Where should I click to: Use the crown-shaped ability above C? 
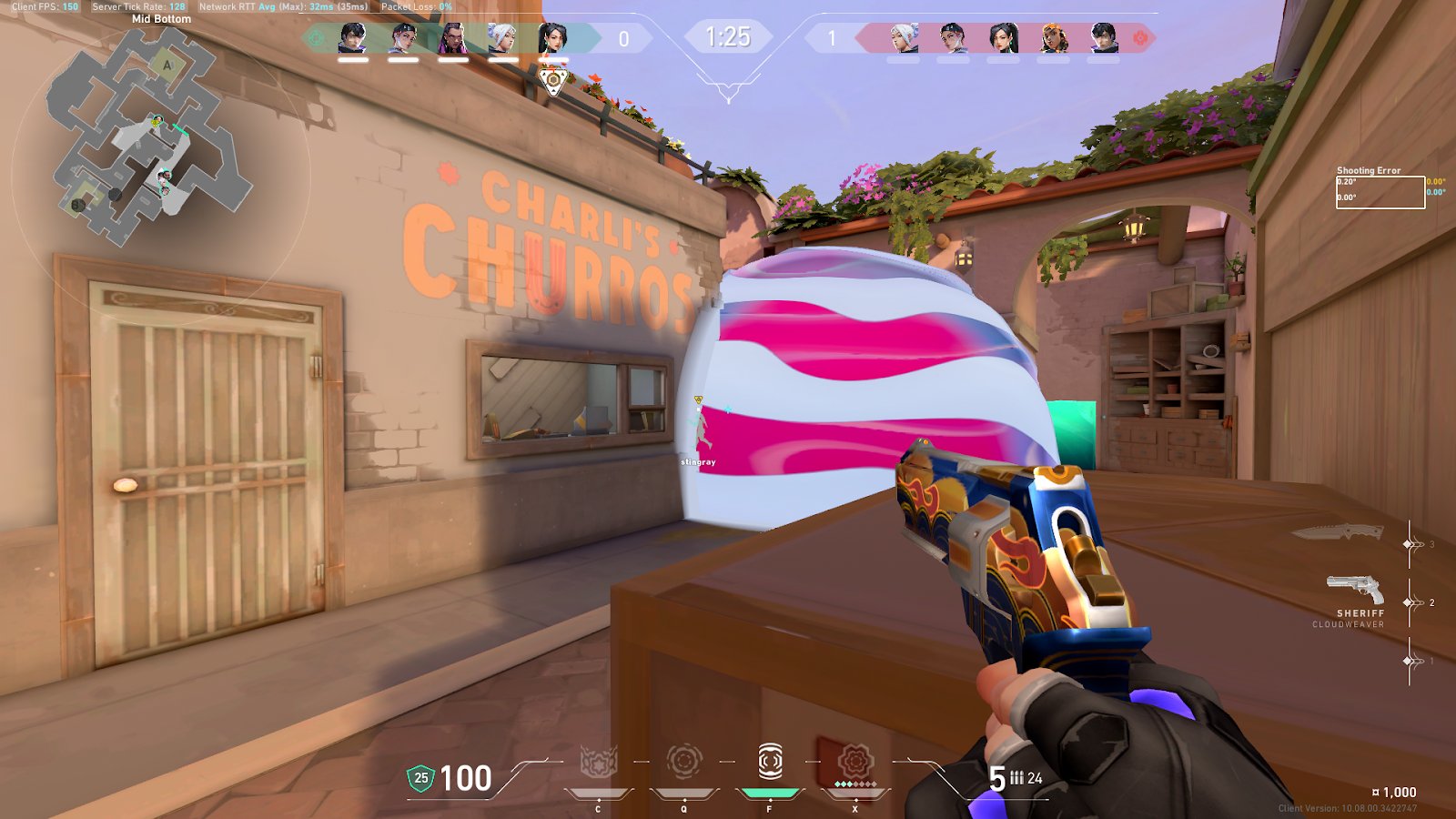coord(598,763)
